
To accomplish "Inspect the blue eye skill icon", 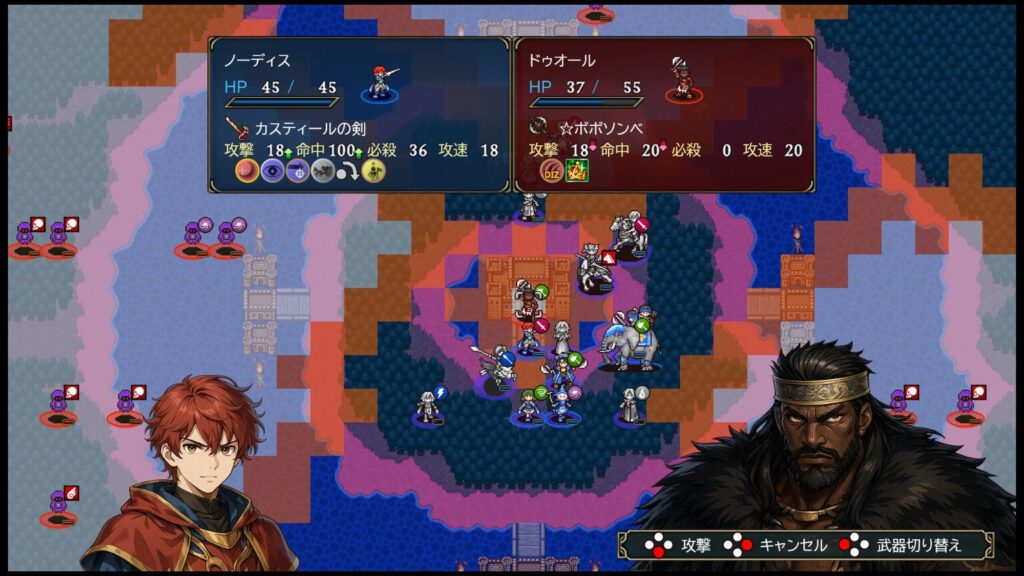I will tap(271, 172).
